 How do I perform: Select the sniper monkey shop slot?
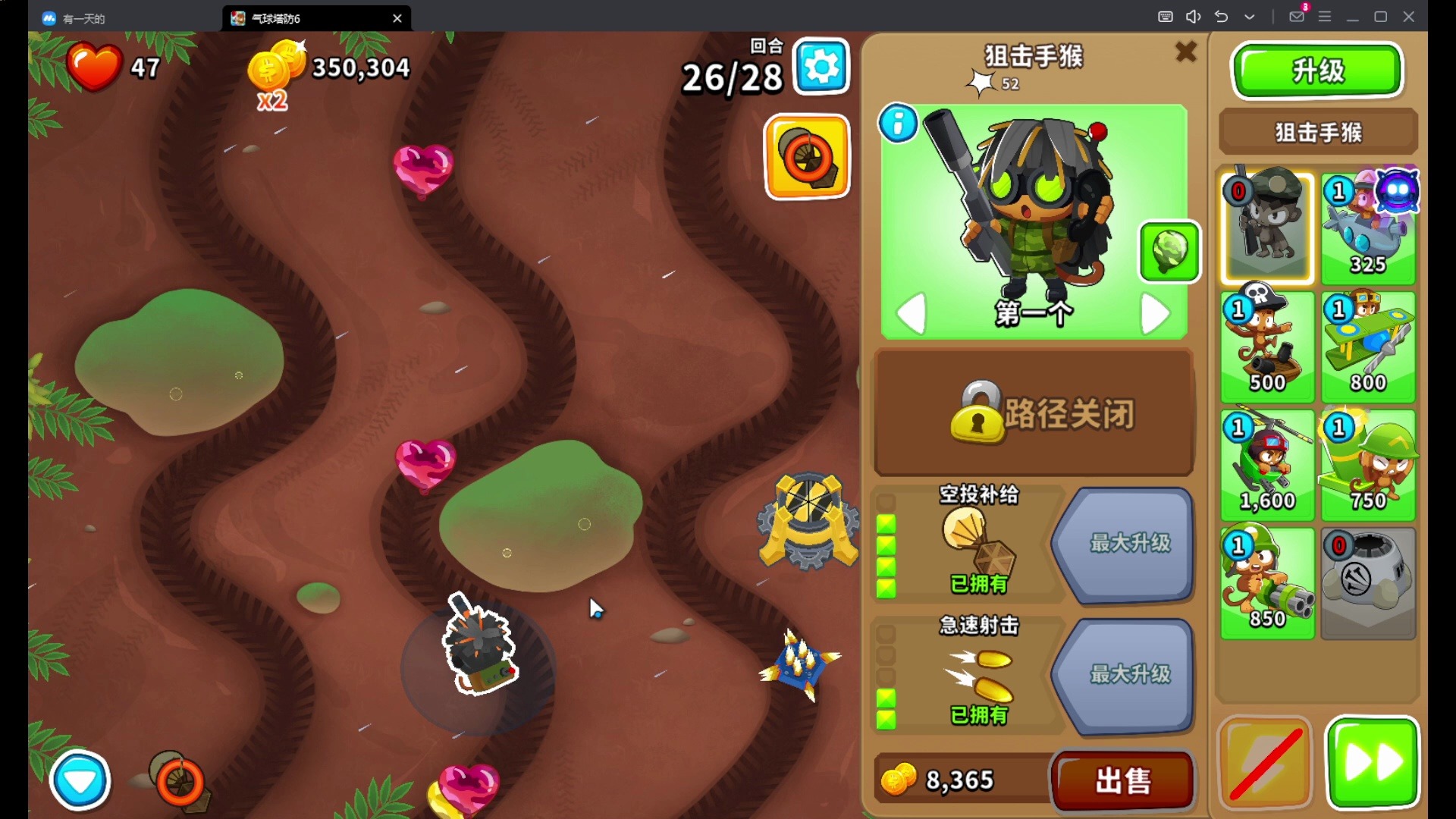coord(1267,227)
